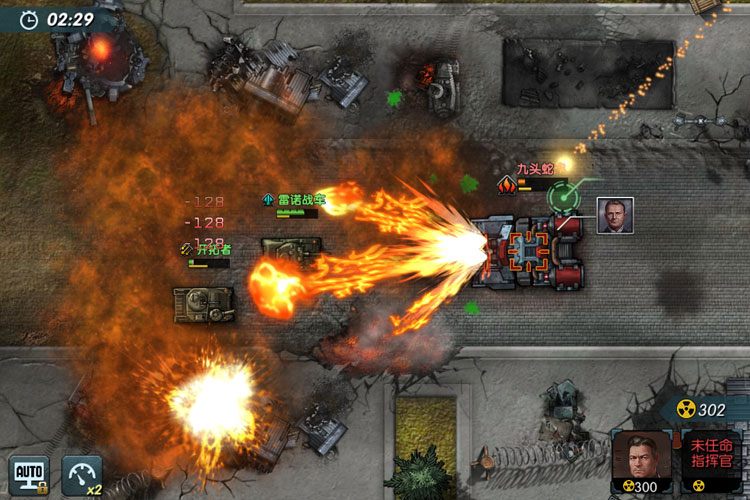
Task: Click the commander portrait beside the boss tank
Action: tap(615, 215)
